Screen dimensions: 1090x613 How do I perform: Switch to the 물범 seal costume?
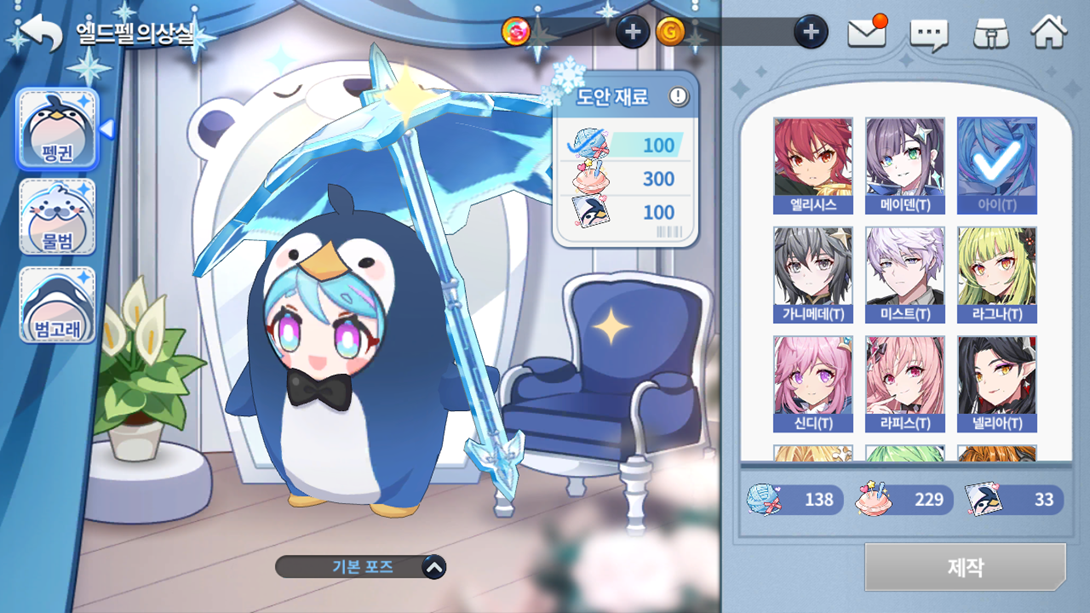click(x=58, y=217)
